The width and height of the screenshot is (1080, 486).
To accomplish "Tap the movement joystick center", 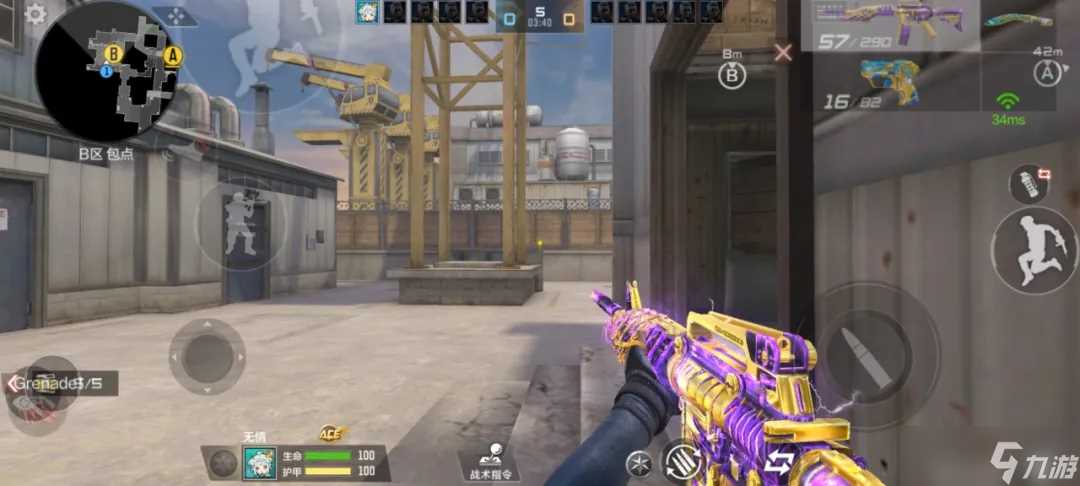I will pos(207,356).
